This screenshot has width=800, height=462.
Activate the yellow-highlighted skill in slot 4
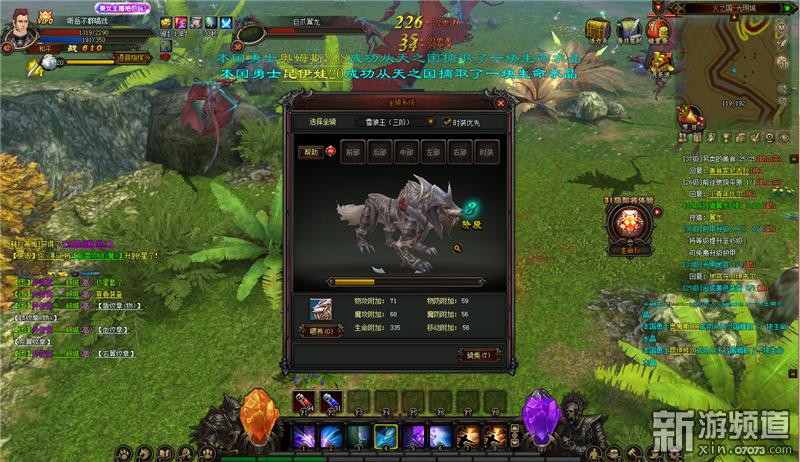(x=386, y=436)
